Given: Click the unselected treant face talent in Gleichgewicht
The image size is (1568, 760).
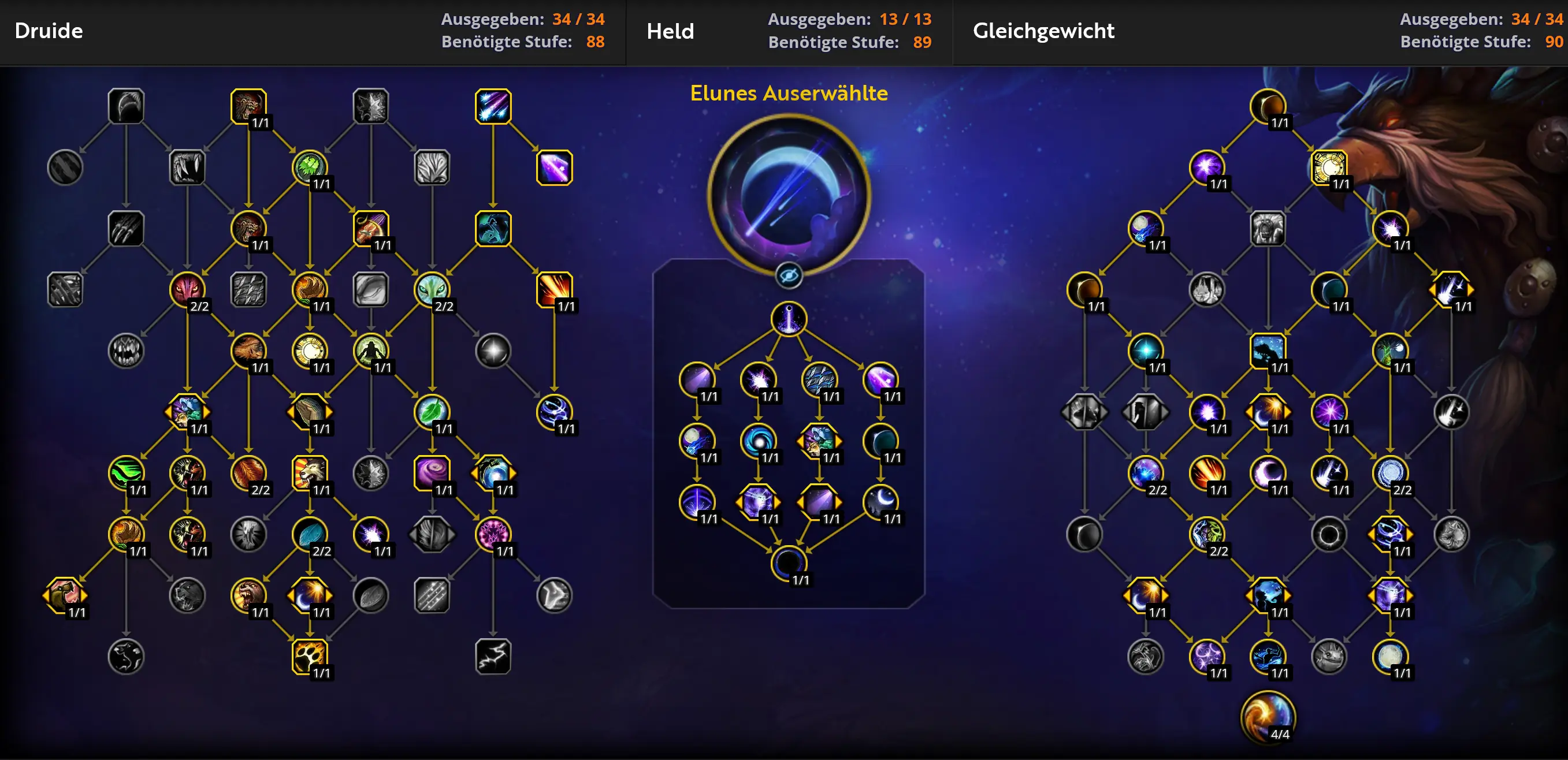Looking at the screenshot, I should [x=1268, y=228].
